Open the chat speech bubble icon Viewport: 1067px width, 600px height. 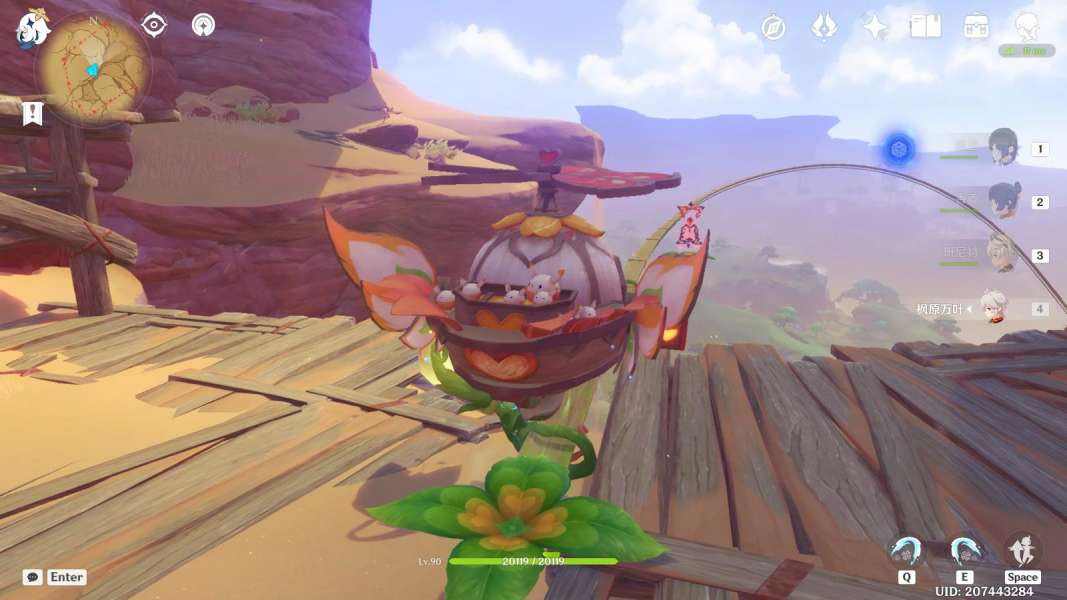pos(33,577)
